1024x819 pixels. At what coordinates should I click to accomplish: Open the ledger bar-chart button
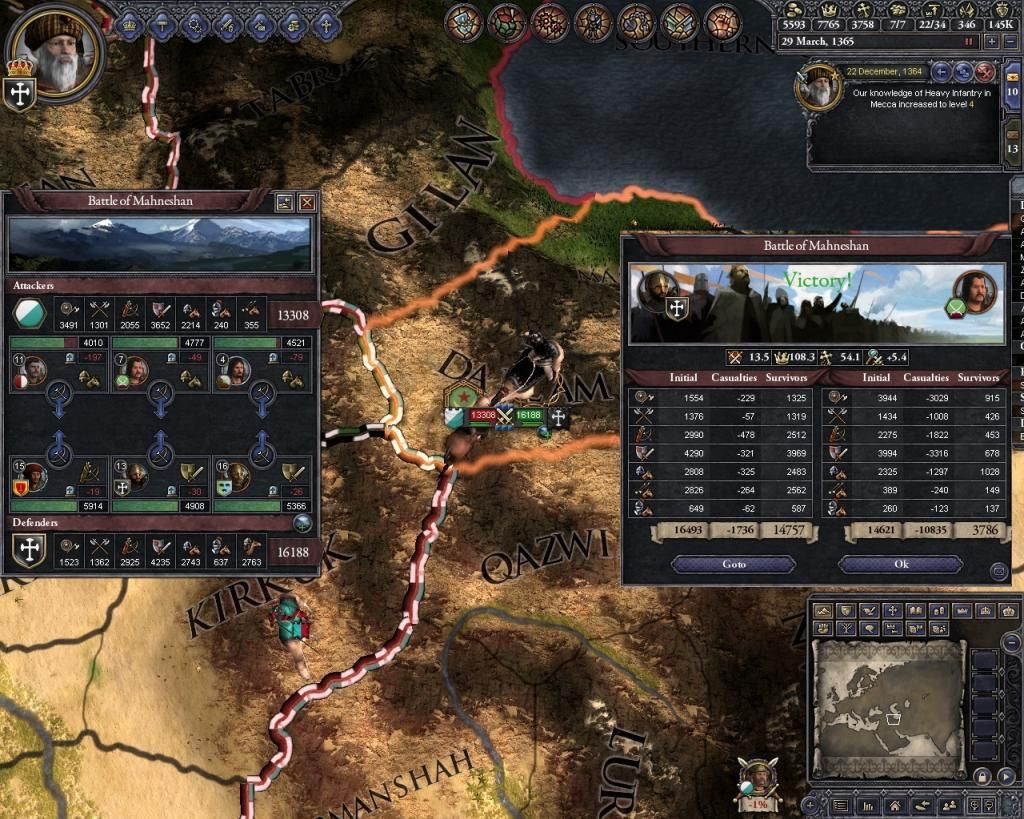click(x=869, y=804)
